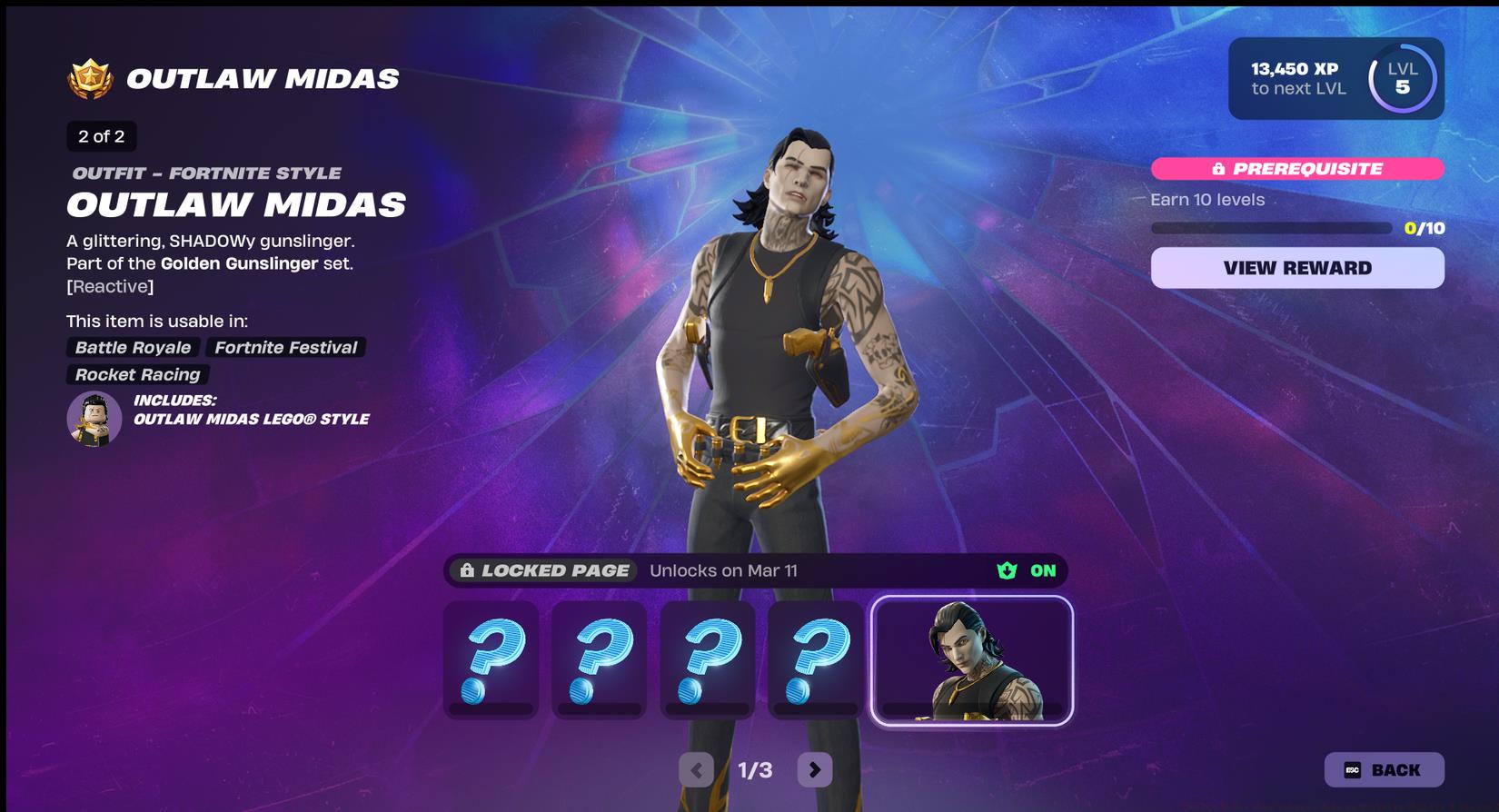
Task: Click the lock icon on the Locked Page banner
Action: (x=468, y=571)
